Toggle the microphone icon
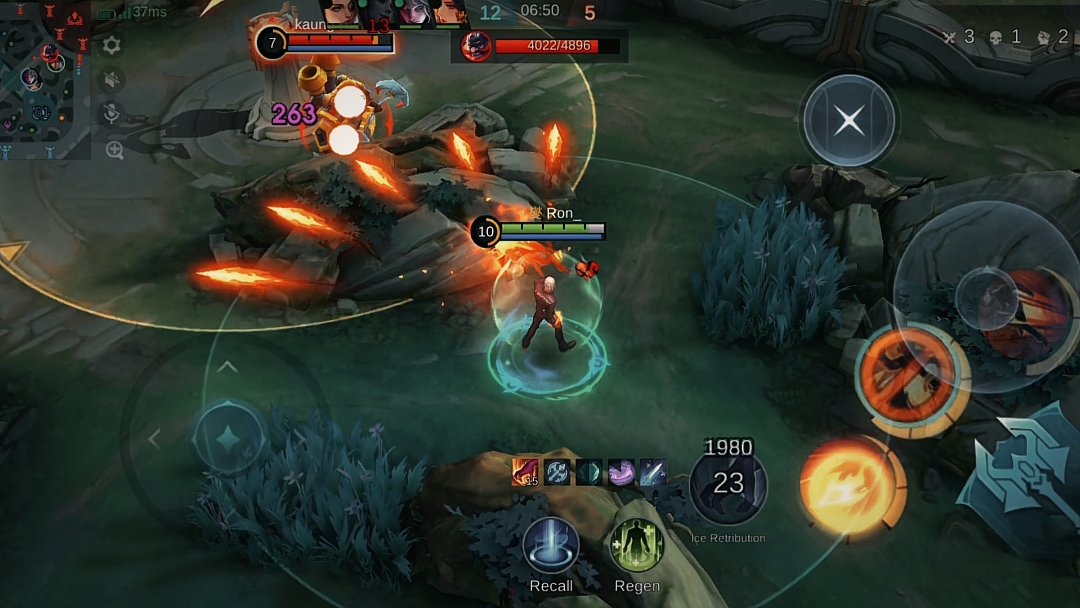Image resolution: width=1080 pixels, height=608 pixels. pyautogui.click(x=112, y=115)
